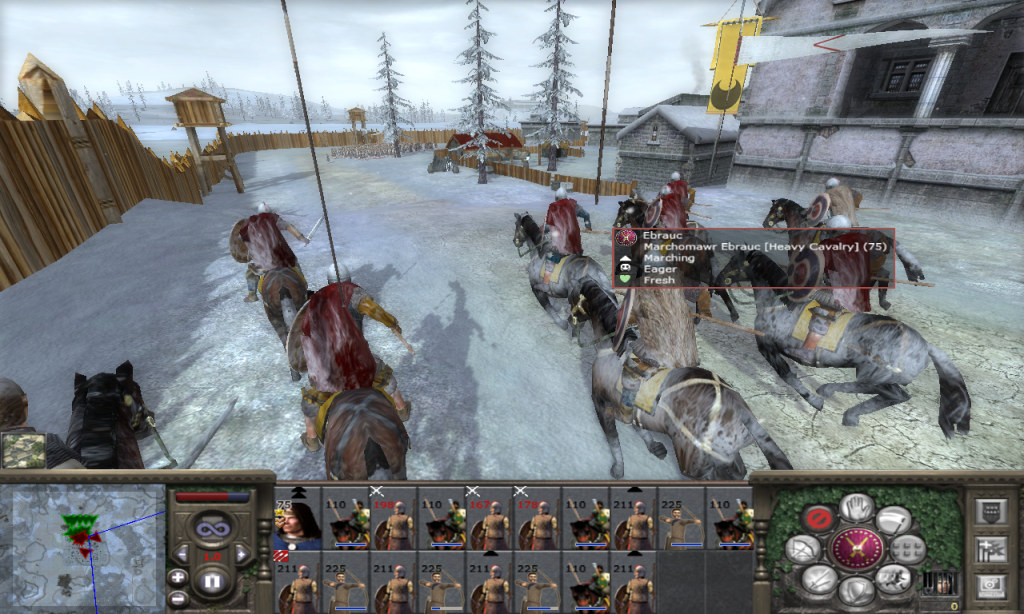Zoom in the minimap with plus button
The image size is (1024, 614).
(x=177, y=577)
